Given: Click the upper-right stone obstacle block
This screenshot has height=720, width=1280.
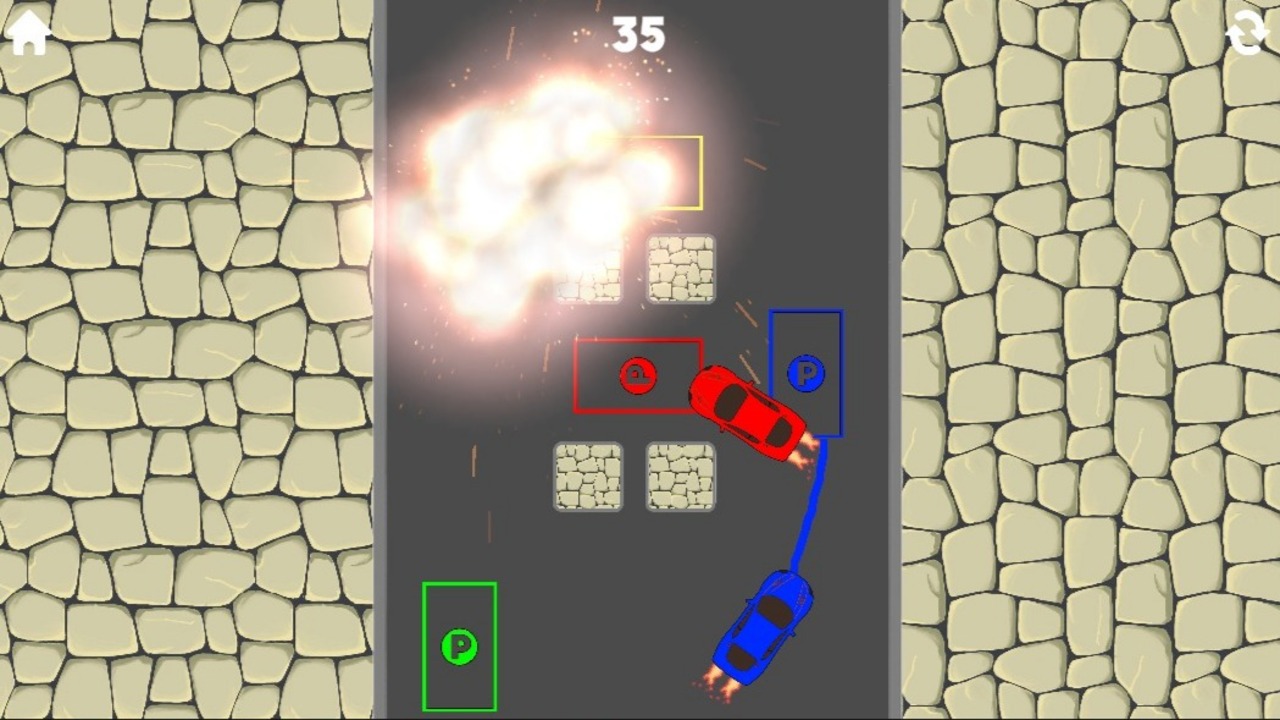Looking at the screenshot, I should (683, 268).
